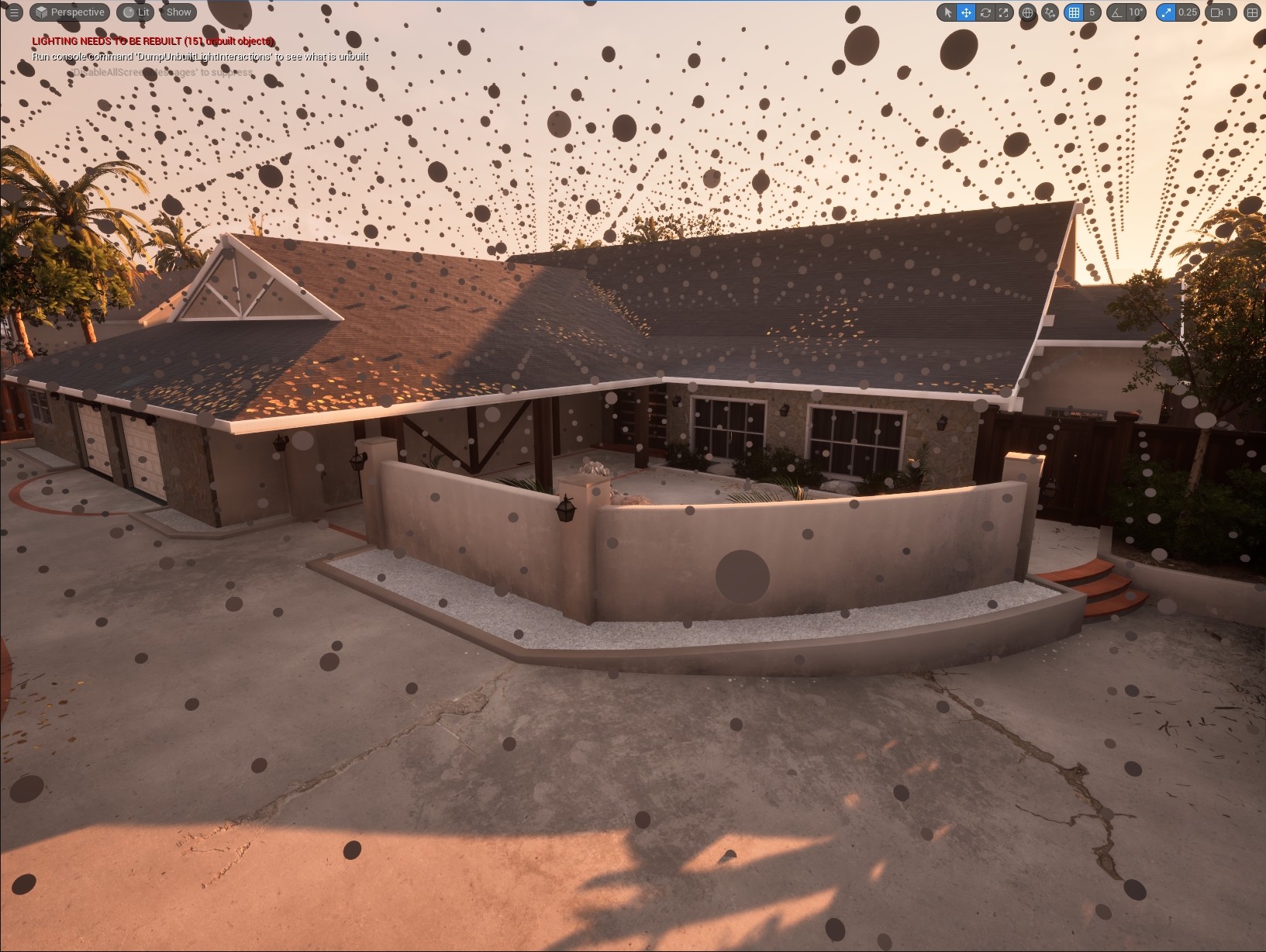Select the Scale tool
This screenshot has width=1266, height=952.
[1004, 12]
